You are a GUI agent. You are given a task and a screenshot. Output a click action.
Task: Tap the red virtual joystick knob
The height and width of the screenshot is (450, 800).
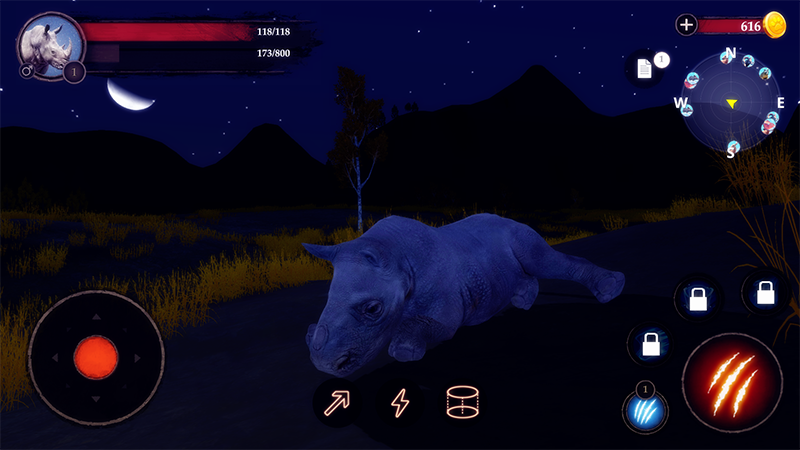click(96, 355)
